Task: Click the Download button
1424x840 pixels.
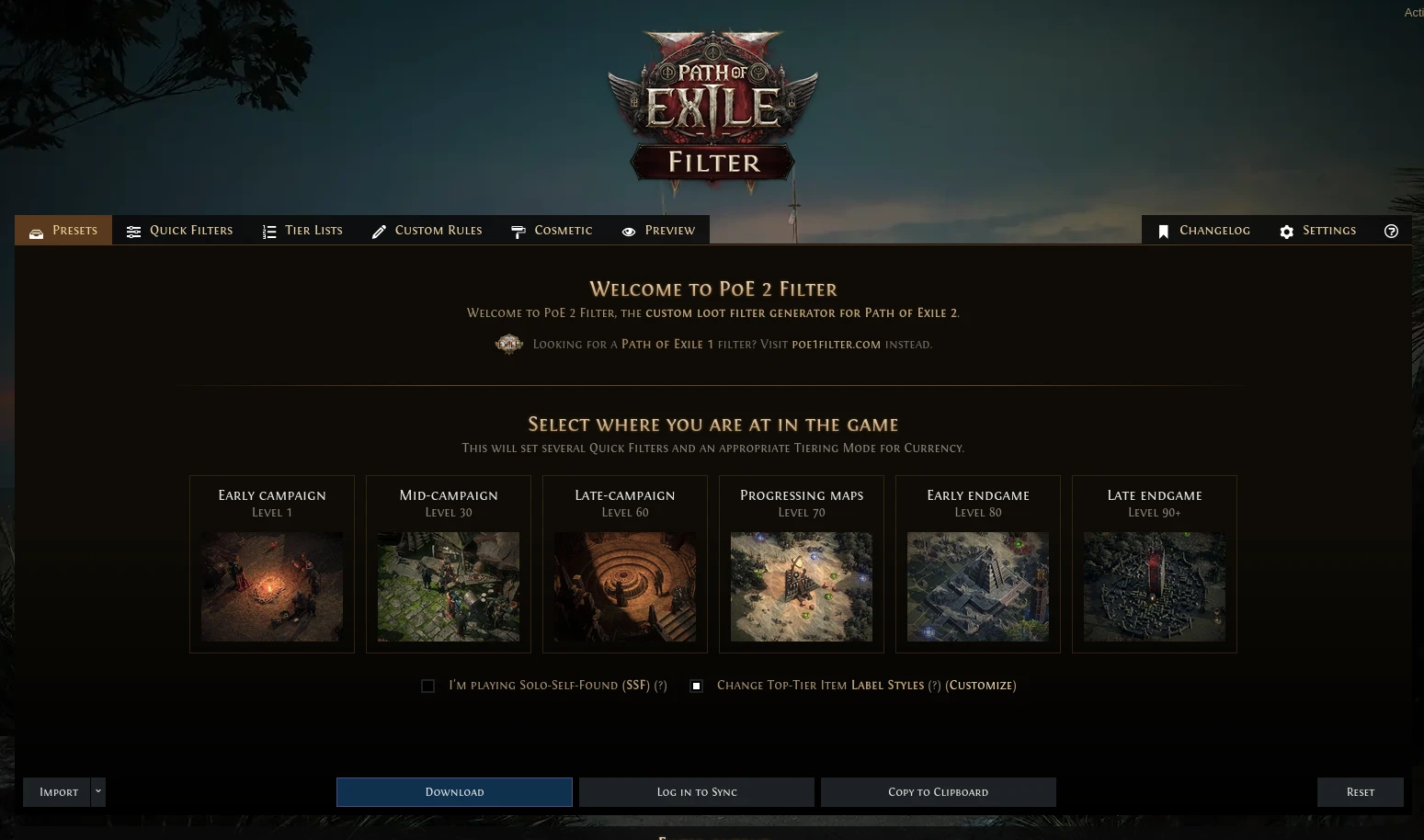Action: pyautogui.click(x=454, y=791)
